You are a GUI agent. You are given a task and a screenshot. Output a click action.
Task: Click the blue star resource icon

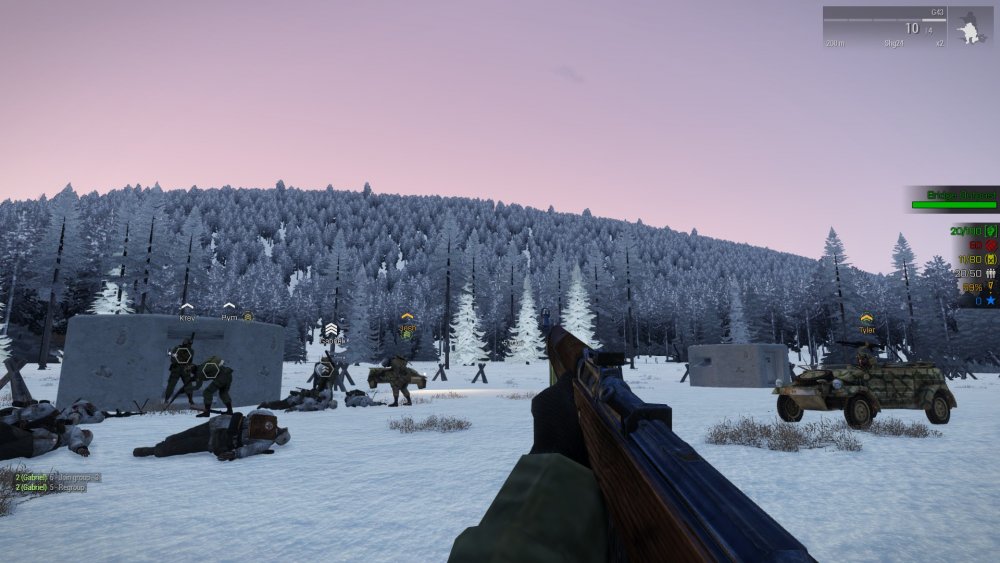pos(991,300)
